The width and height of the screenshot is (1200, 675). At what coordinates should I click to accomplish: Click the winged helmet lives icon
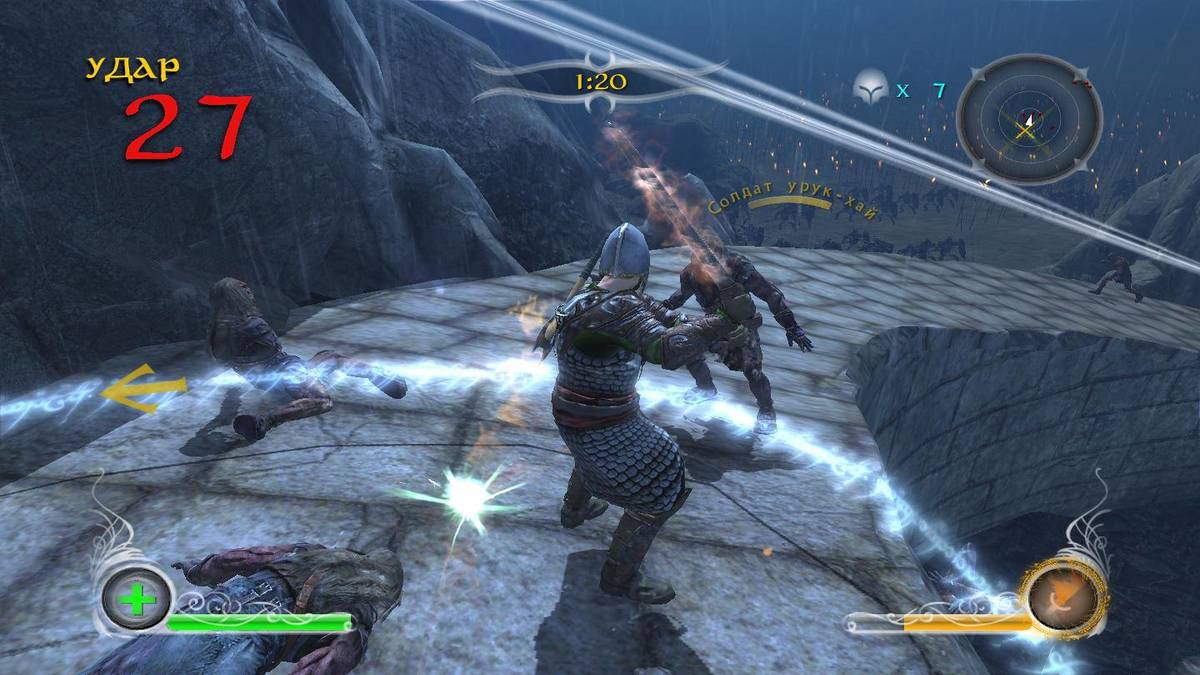click(870, 90)
